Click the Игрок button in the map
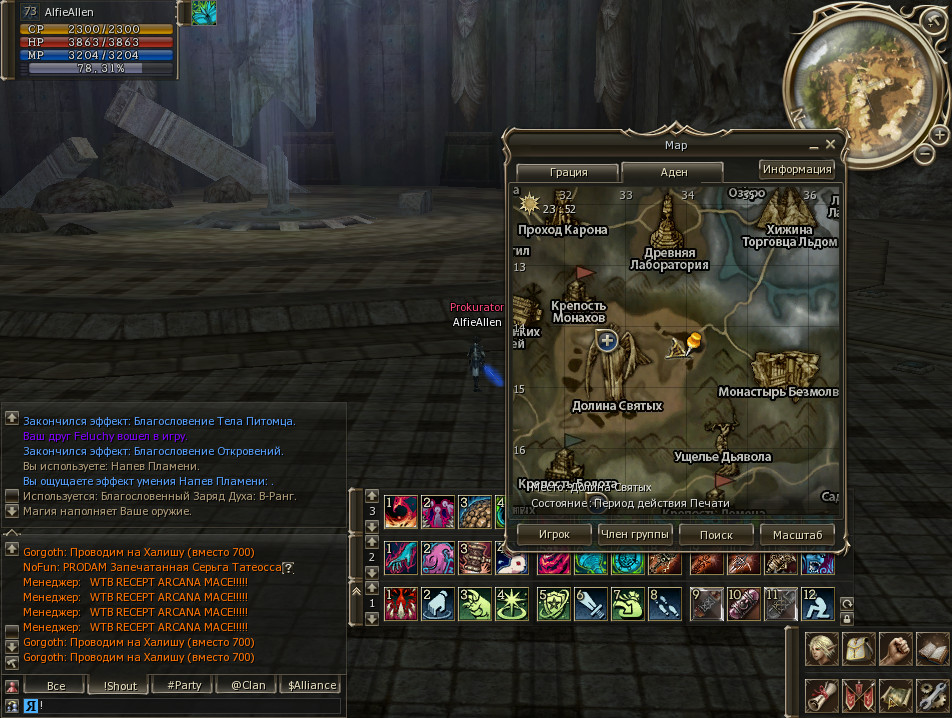The height and width of the screenshot is (718, 952). (x=554, y=535)
